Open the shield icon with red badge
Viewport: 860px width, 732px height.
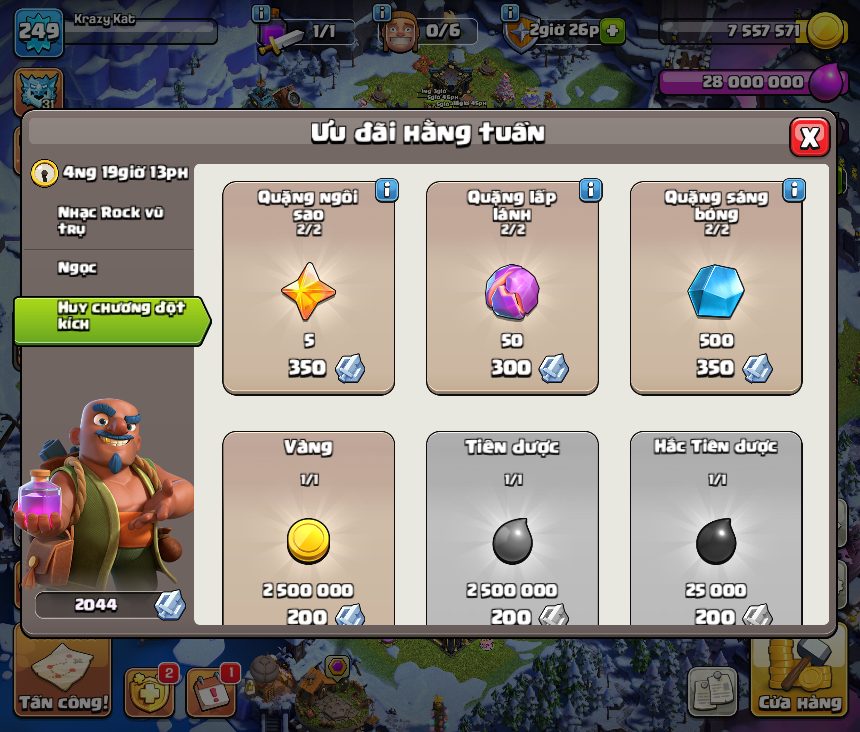[x=149, y=690]
